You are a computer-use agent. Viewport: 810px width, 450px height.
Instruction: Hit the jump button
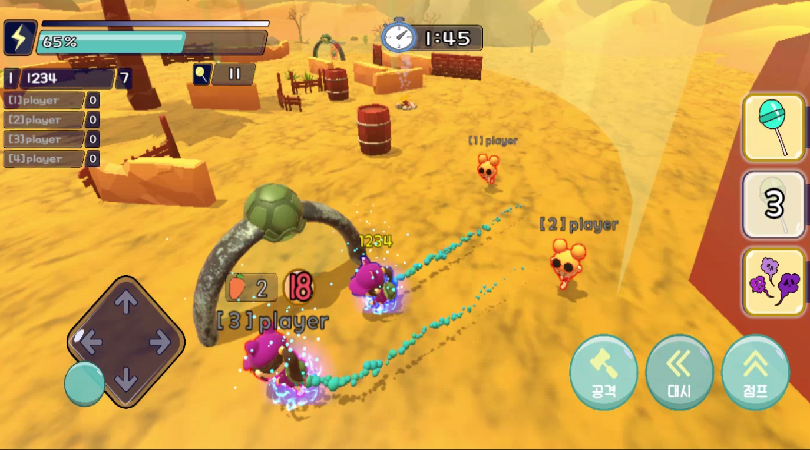(755, 372)
